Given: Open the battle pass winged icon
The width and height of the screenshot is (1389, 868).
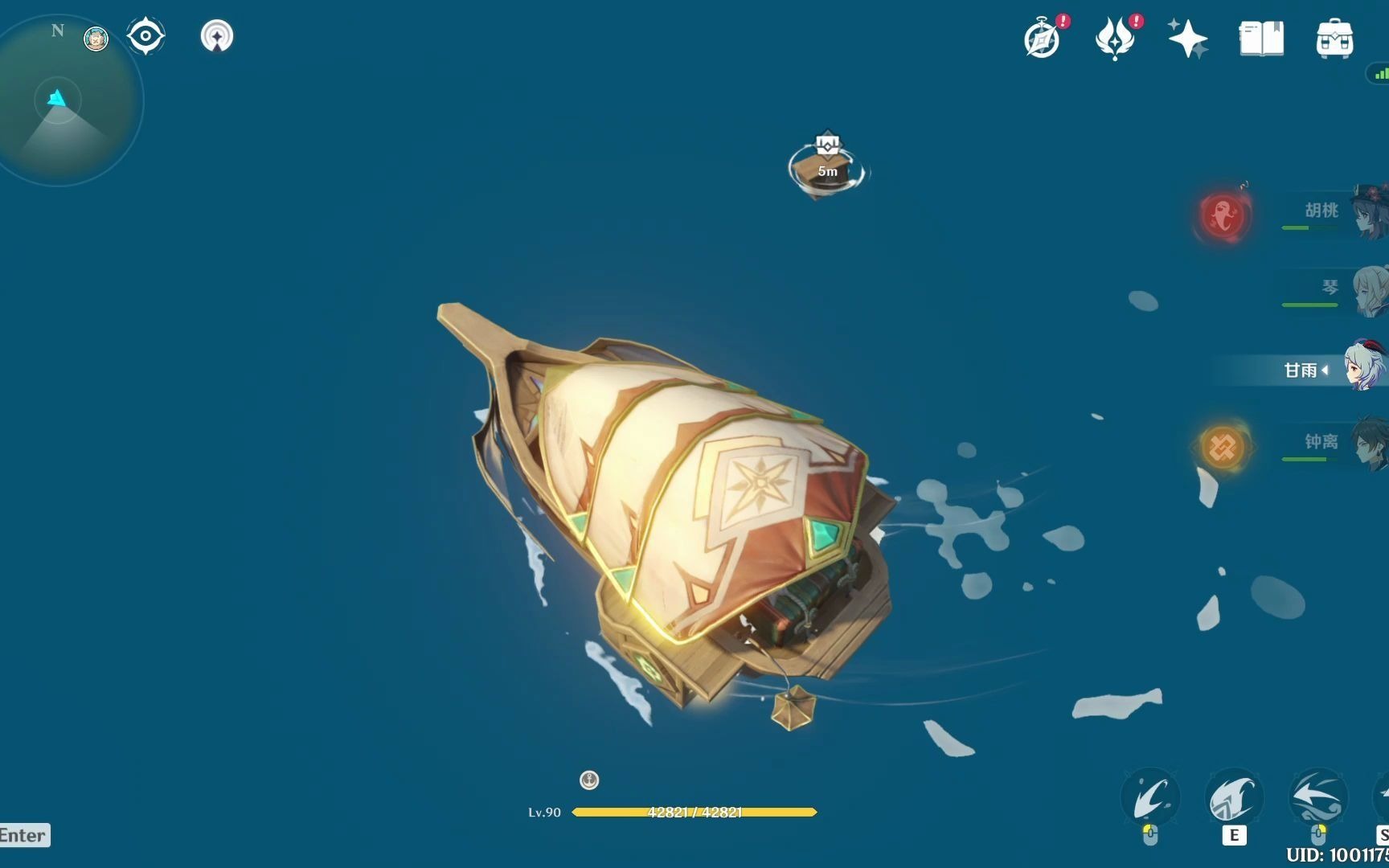Looking at the screenshot, I should pos(1114,39).
